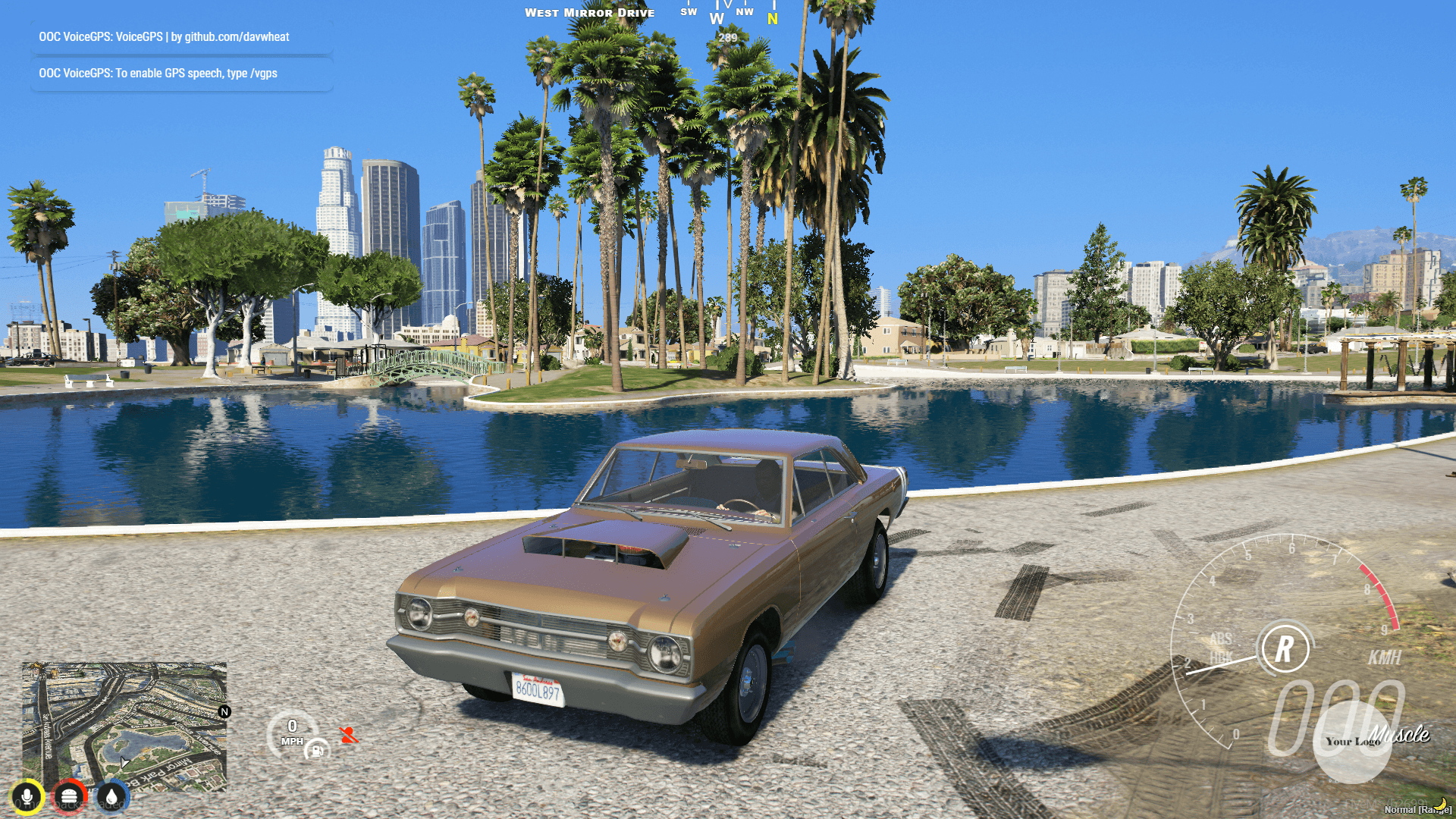Click the West Mirror Drive street label
1456x819 pixels.
click(x=589, y=12)
